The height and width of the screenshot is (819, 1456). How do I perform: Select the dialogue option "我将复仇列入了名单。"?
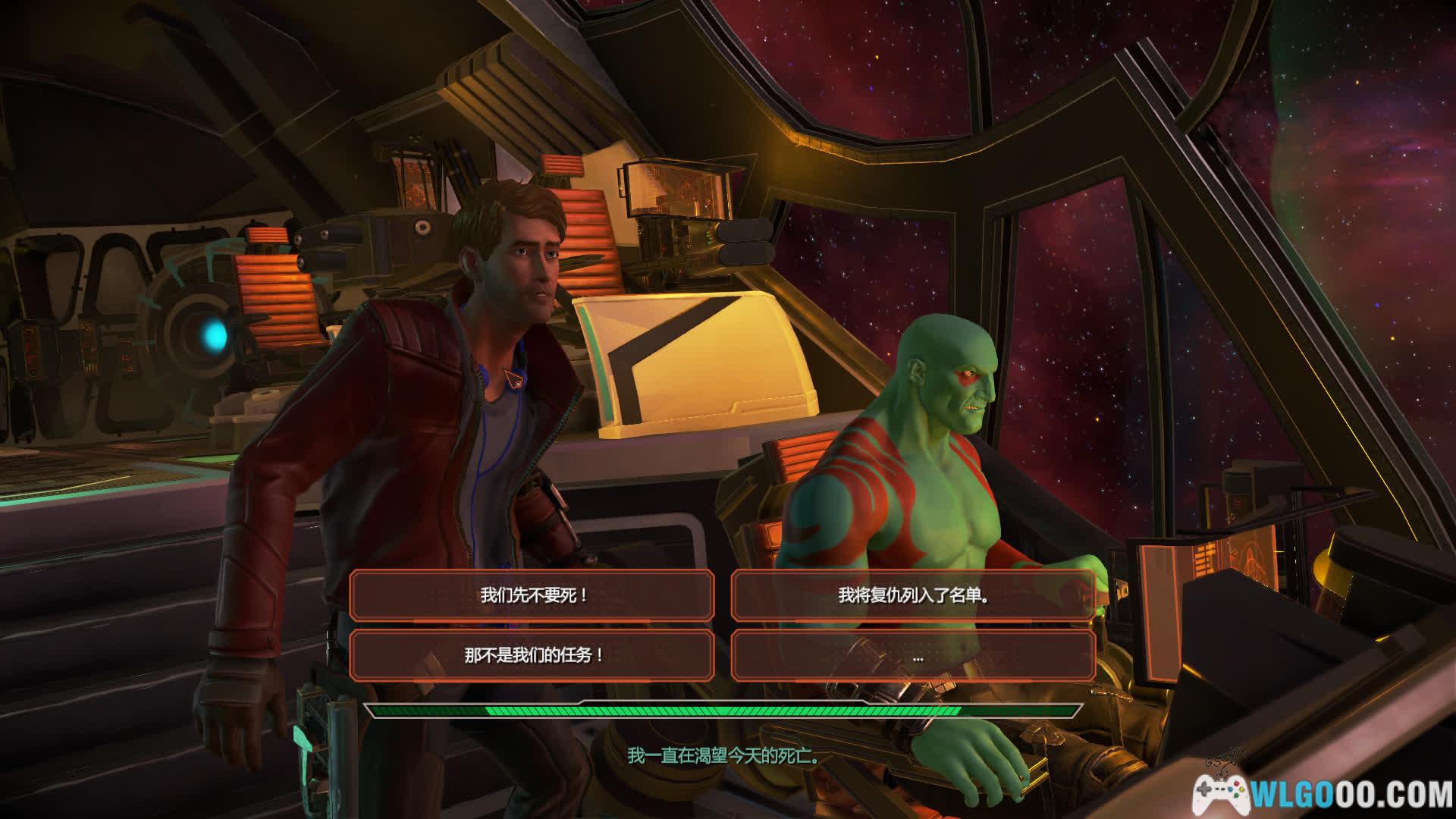[x=913, y=595]
